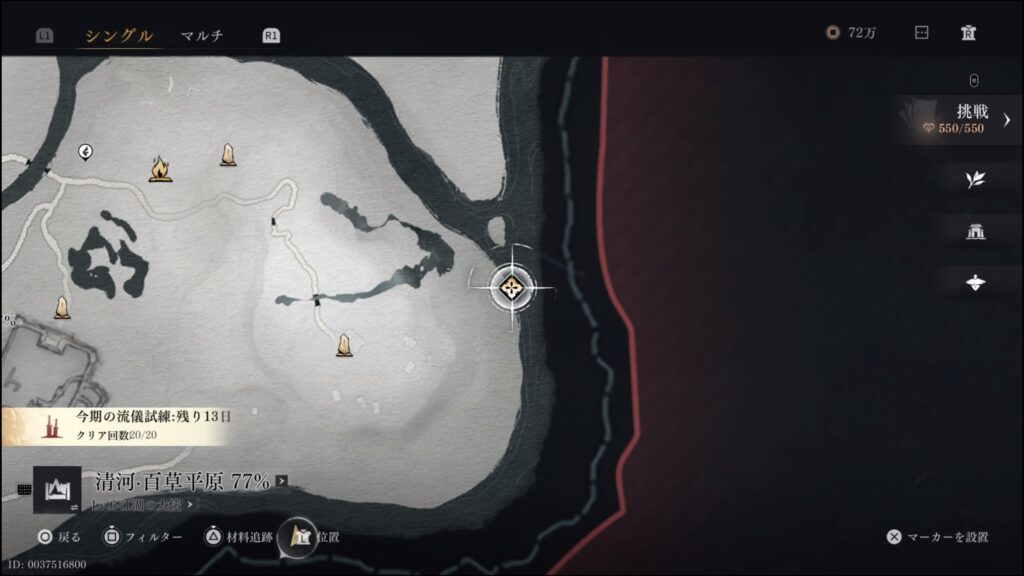The height and width of the screenshot is (576, 1024).
Task: Click the 72万 coin currency display
Action: 852,33
